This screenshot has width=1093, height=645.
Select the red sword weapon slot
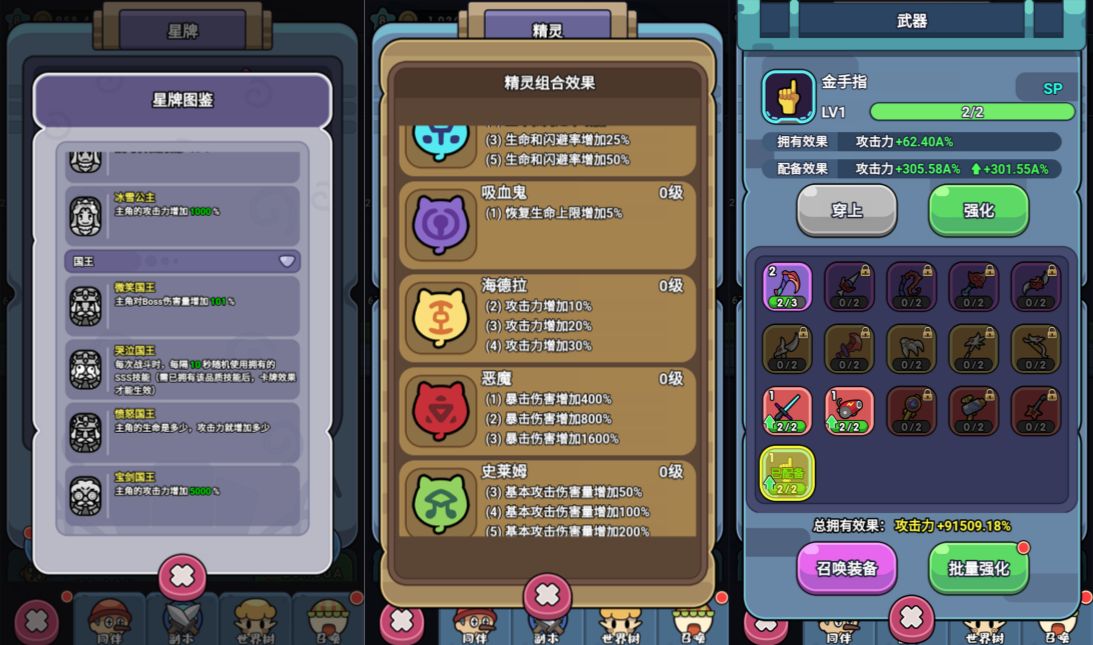tap(787, 411)
